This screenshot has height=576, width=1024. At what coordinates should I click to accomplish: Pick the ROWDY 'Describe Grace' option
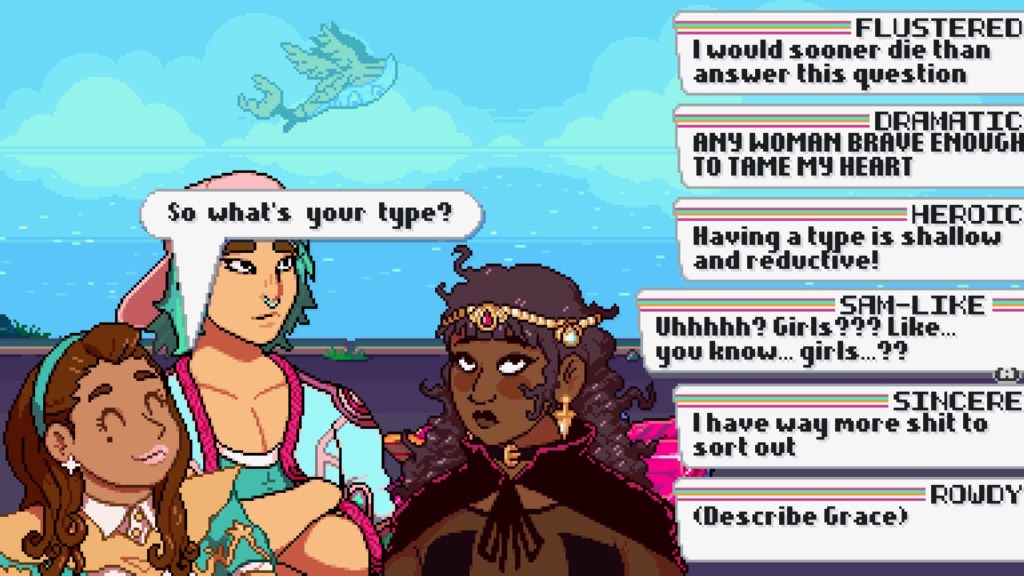(850, 518)
